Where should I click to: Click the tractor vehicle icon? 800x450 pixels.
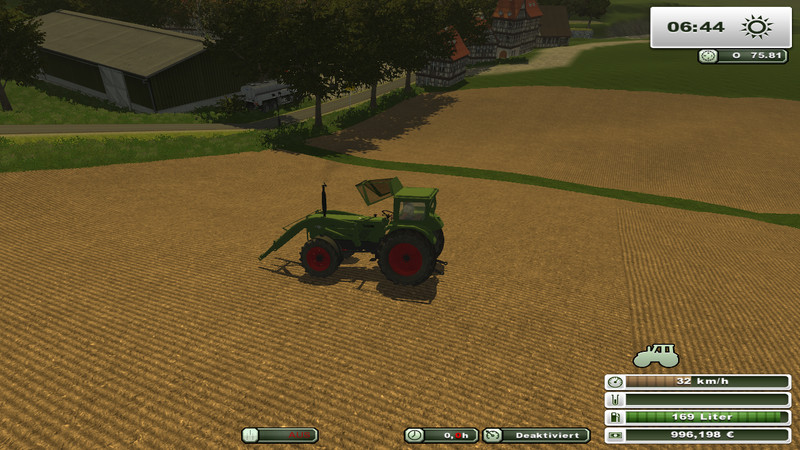[656, 356]
